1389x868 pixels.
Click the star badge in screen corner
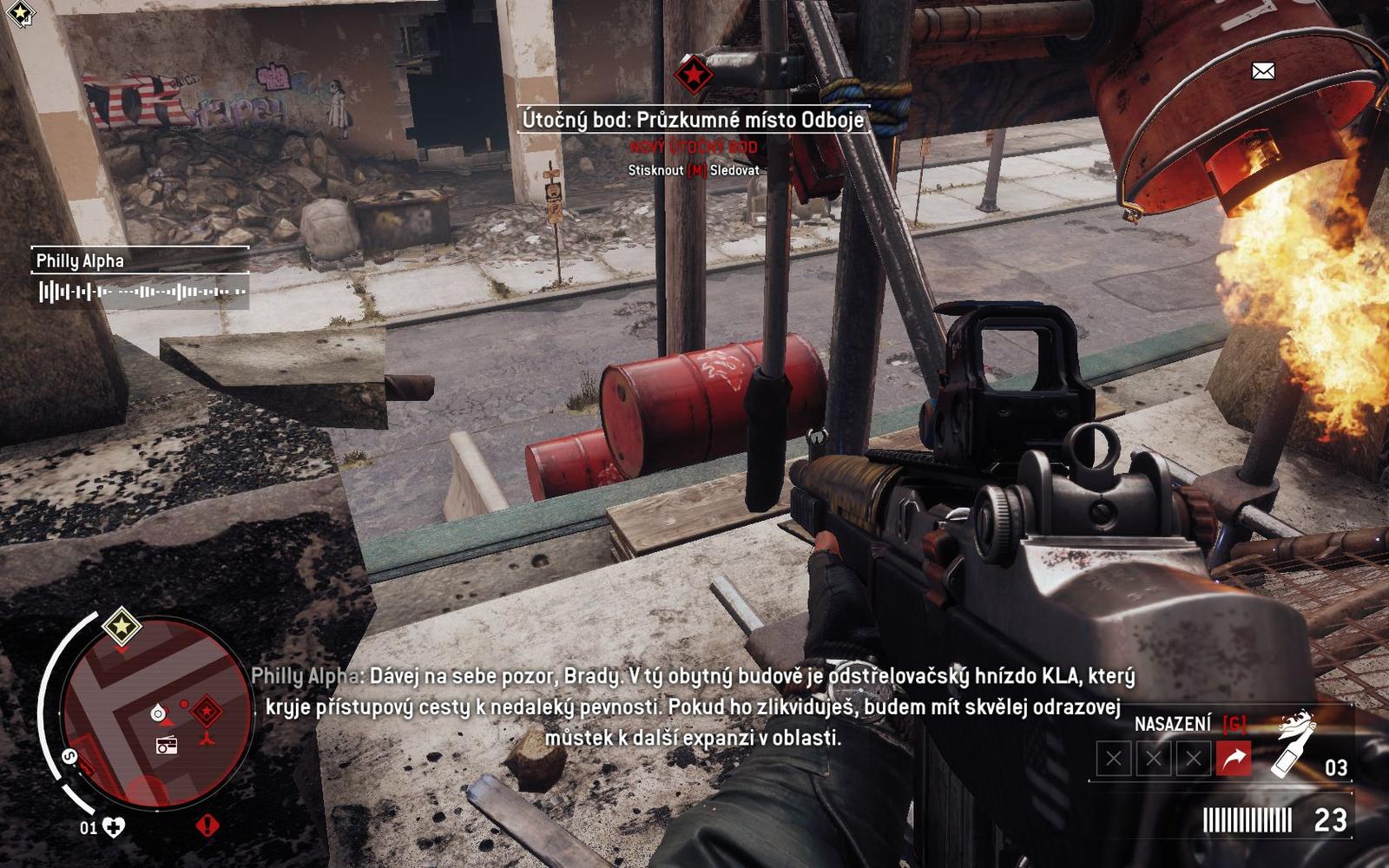click(20, 13)
